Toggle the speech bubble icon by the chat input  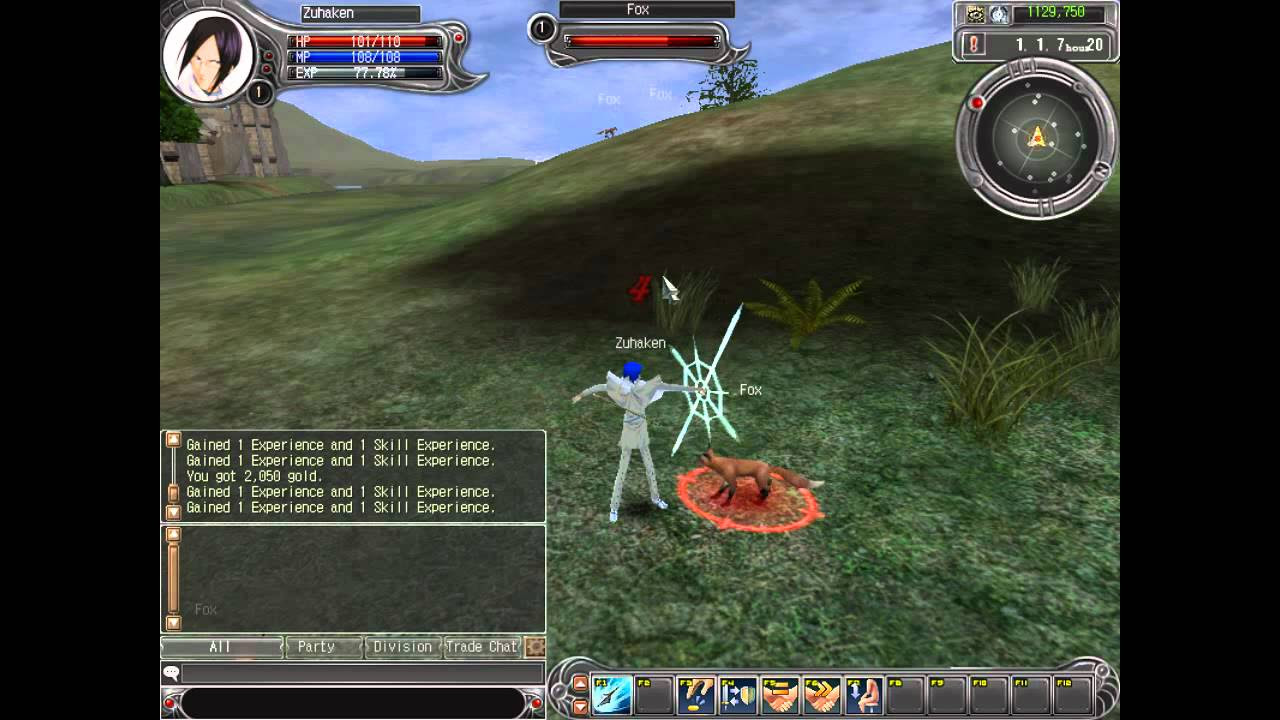click(171, 674)
